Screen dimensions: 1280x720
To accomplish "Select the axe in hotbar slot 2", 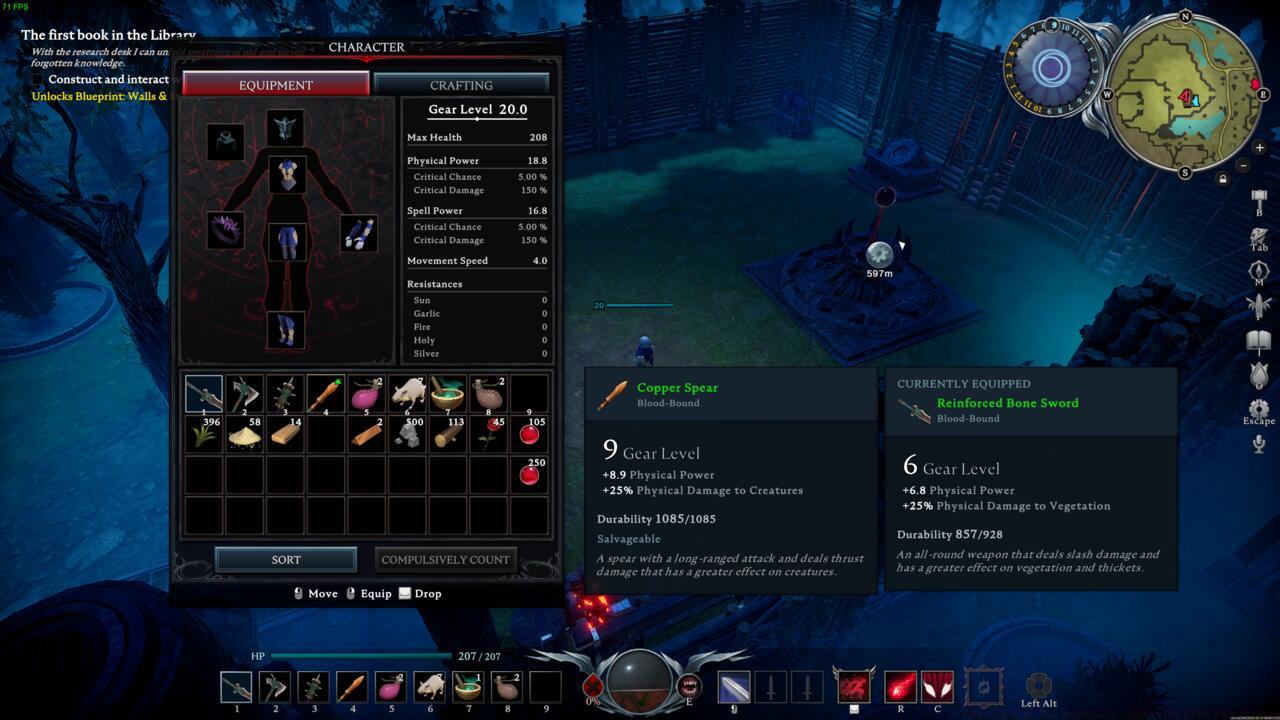I will click(x=275, y=687).
